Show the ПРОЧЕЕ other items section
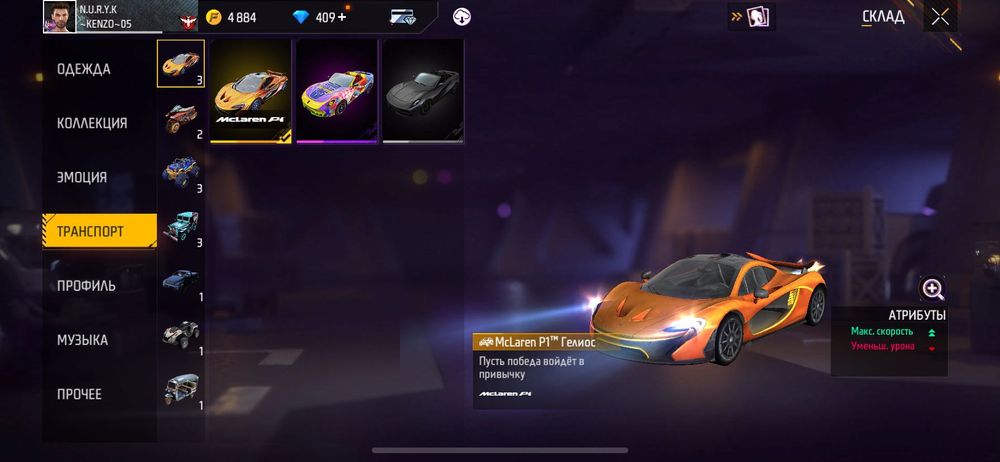The image size is (1000, 462). click(x=79, y=394)
